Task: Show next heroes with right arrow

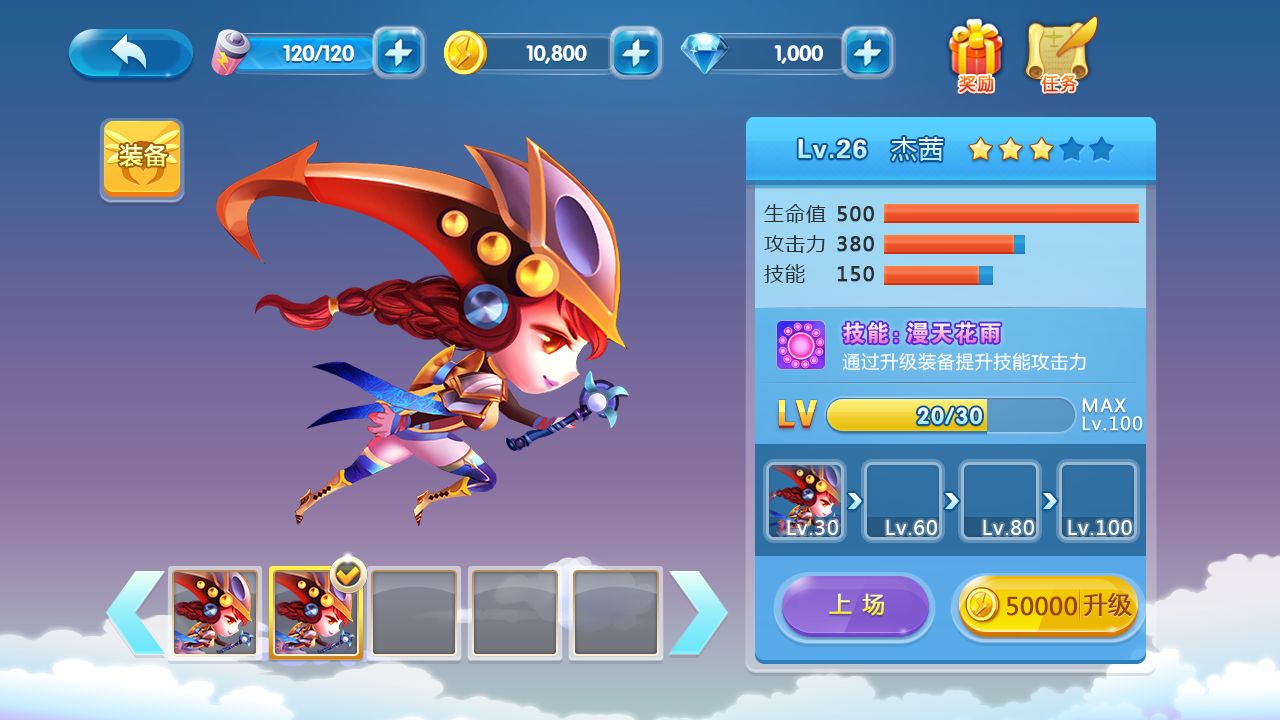Action: [x=698, y=613]
